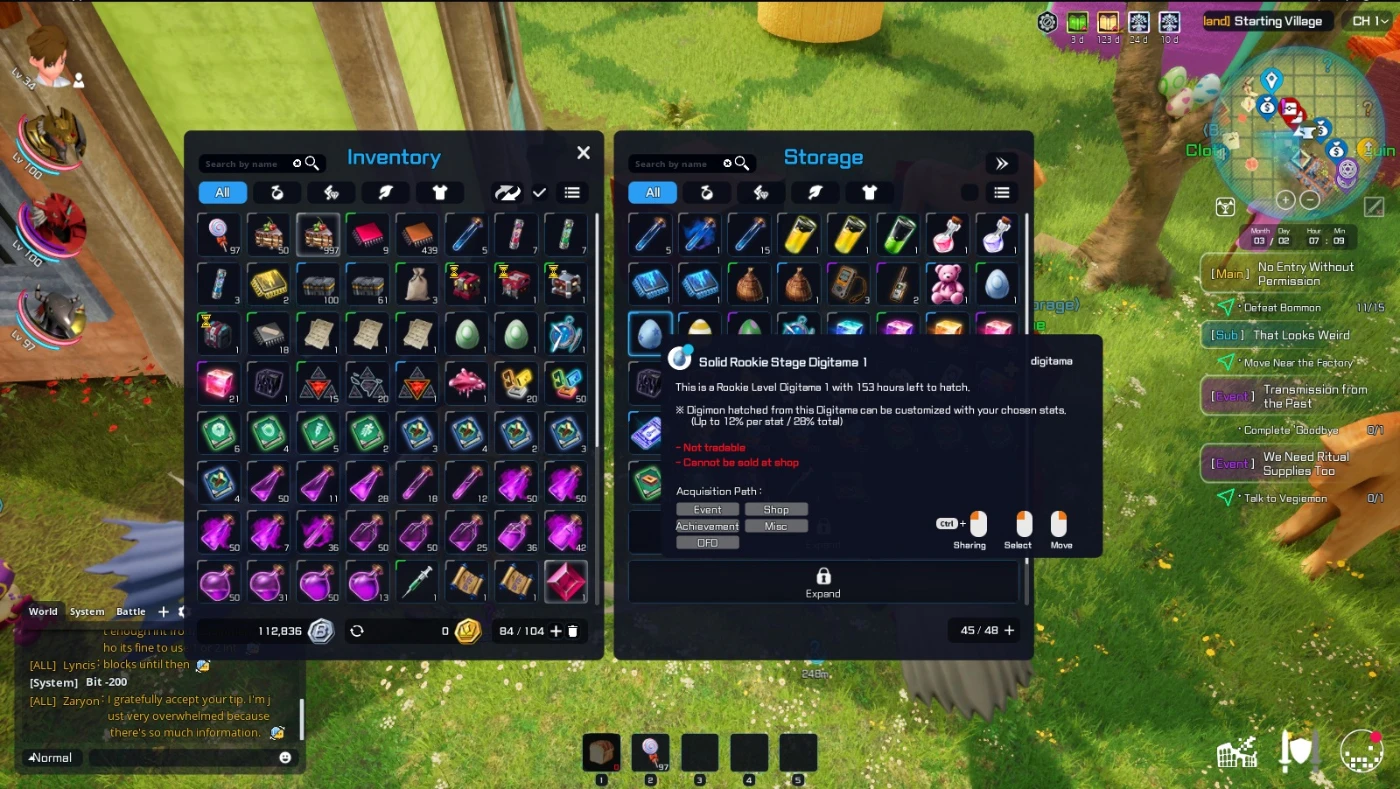Open the Storage list view options
Screen dimensions: 1400x789
[1001, 193]
